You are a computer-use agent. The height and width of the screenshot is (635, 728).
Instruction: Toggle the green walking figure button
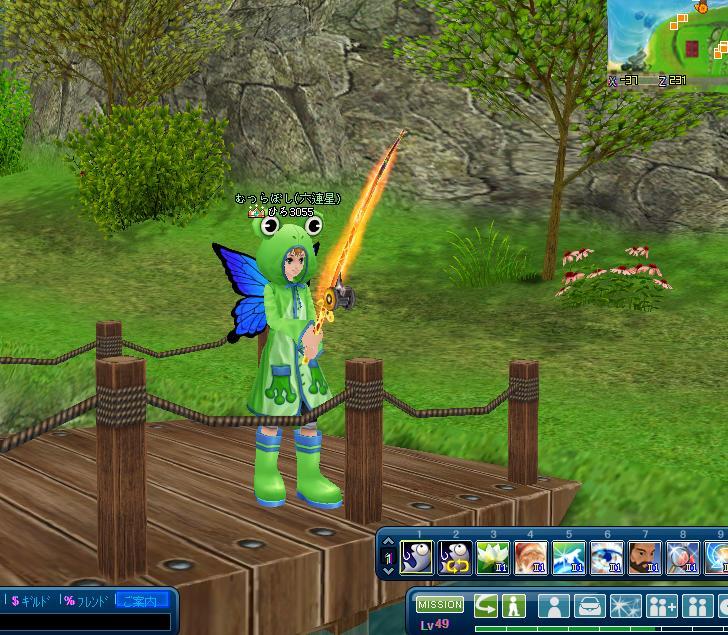[514, 605]
